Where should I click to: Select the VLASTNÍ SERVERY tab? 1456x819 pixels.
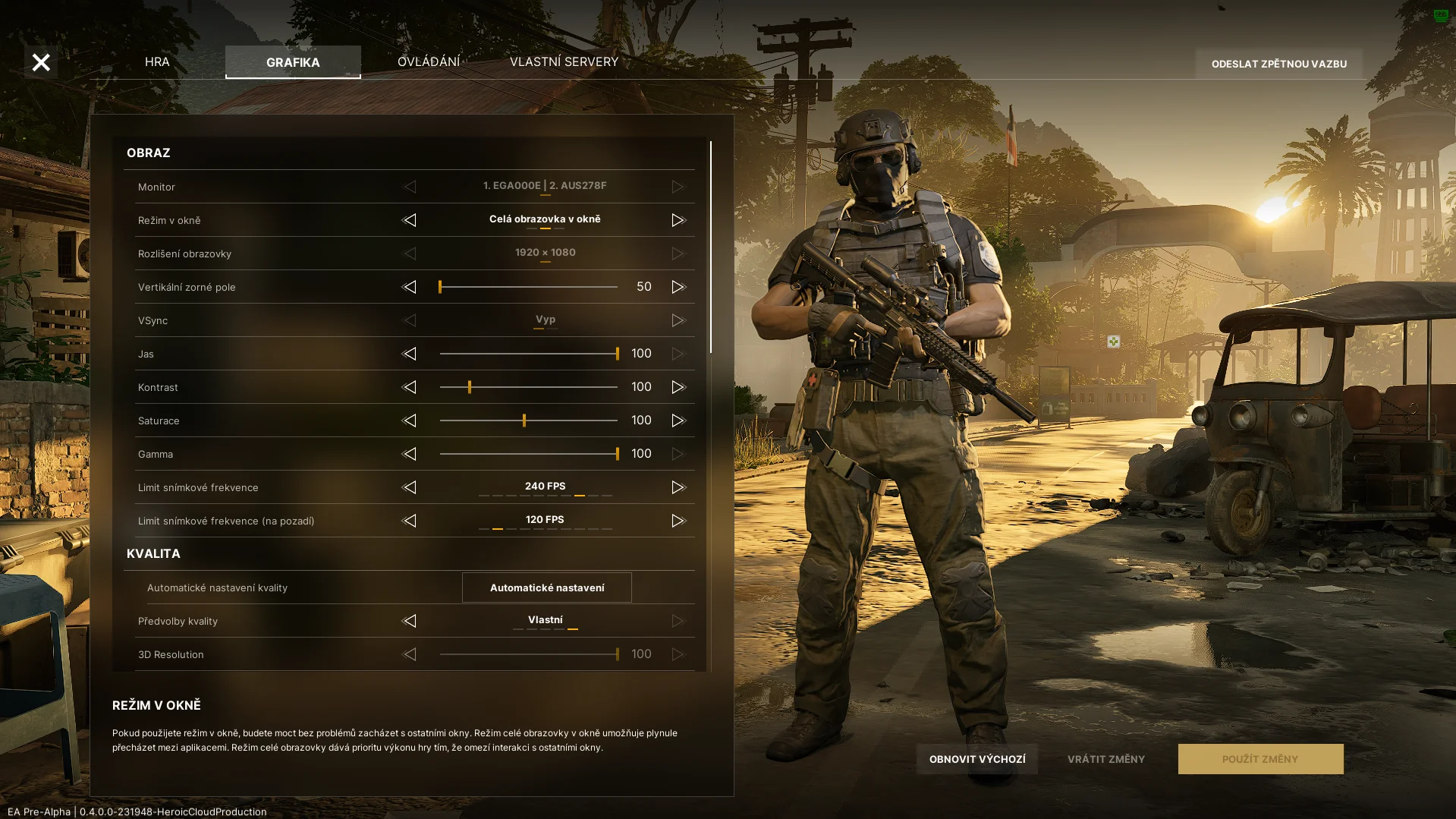point(564,61)
